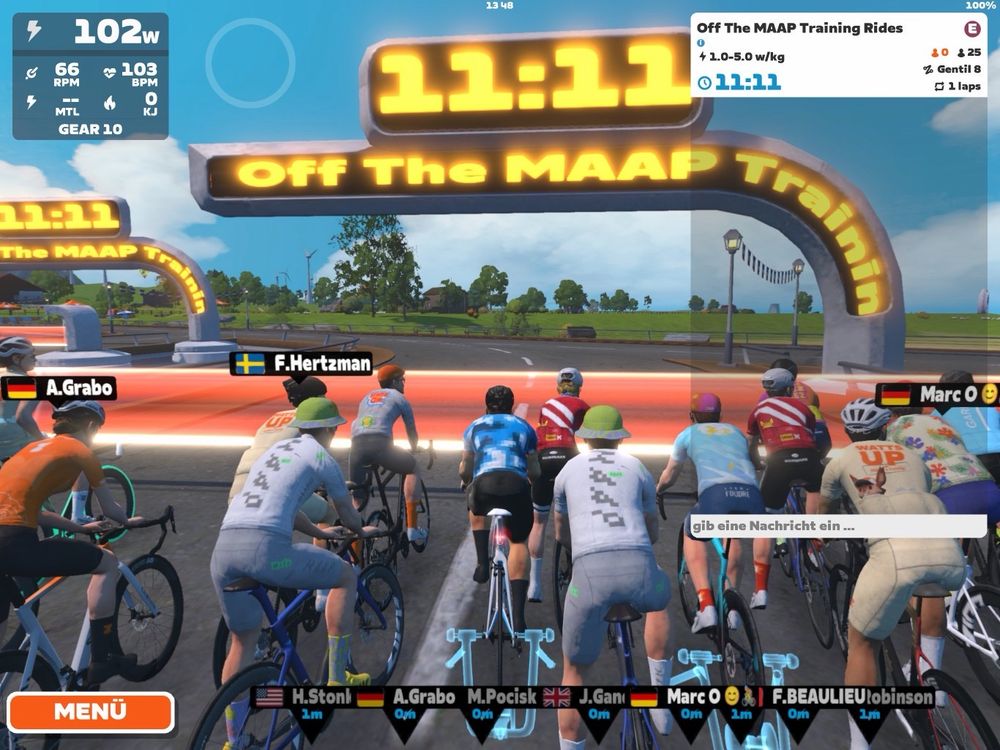This screenshot has width=1000, height=750.
Task: Activate the empty power-up ring
Action: pyautogui.click(x=250, y=62)
